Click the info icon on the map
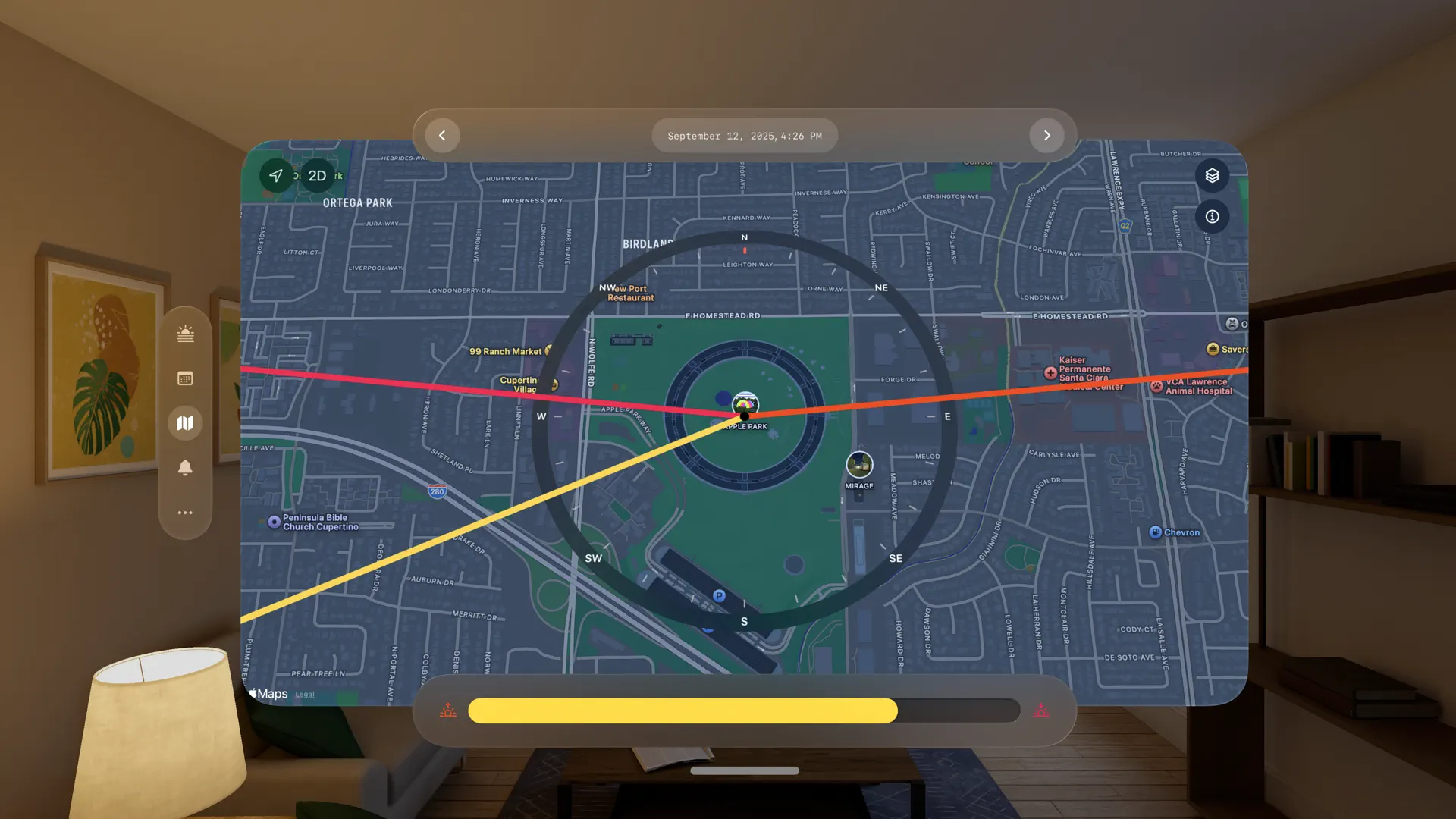The height and width of the screenshot is (819, 1456). [x=1212, y=216]
